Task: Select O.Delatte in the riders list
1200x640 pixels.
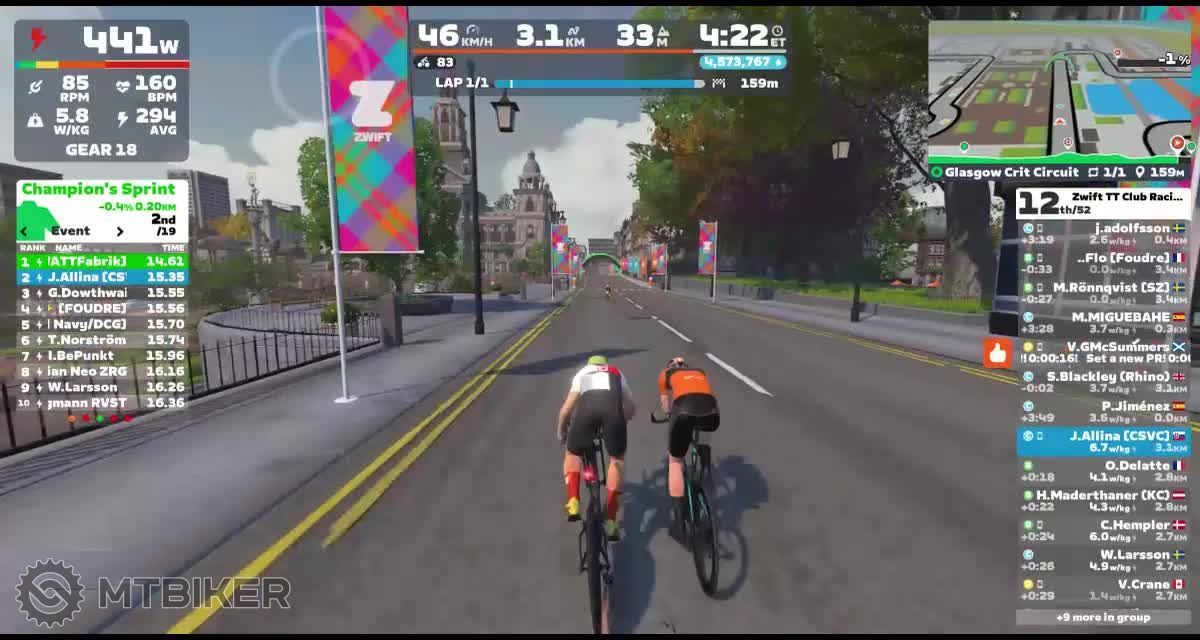Action: click(x=1103, y=471)
